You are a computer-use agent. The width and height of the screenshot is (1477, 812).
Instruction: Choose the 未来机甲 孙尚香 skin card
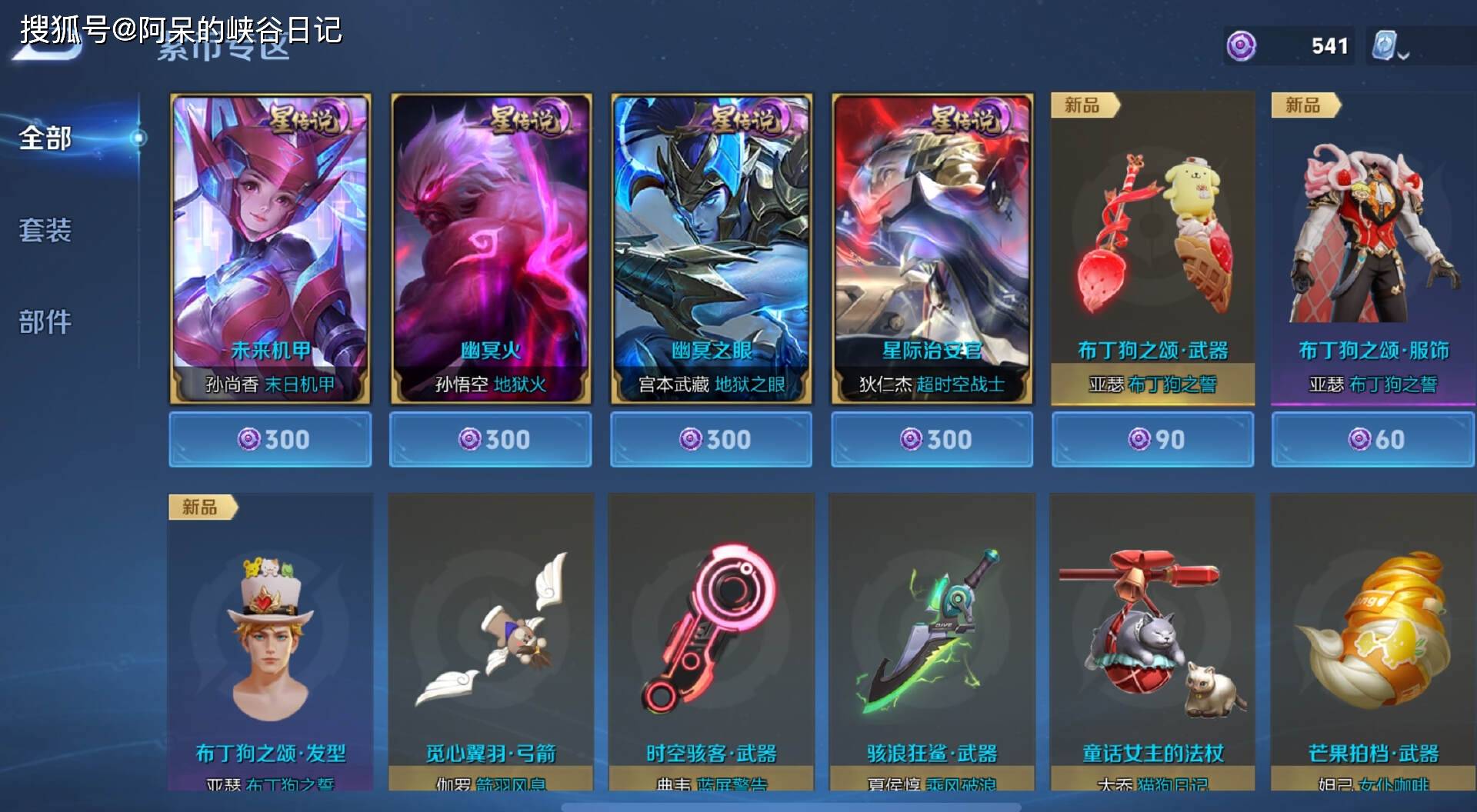click(x=270, y=248)
